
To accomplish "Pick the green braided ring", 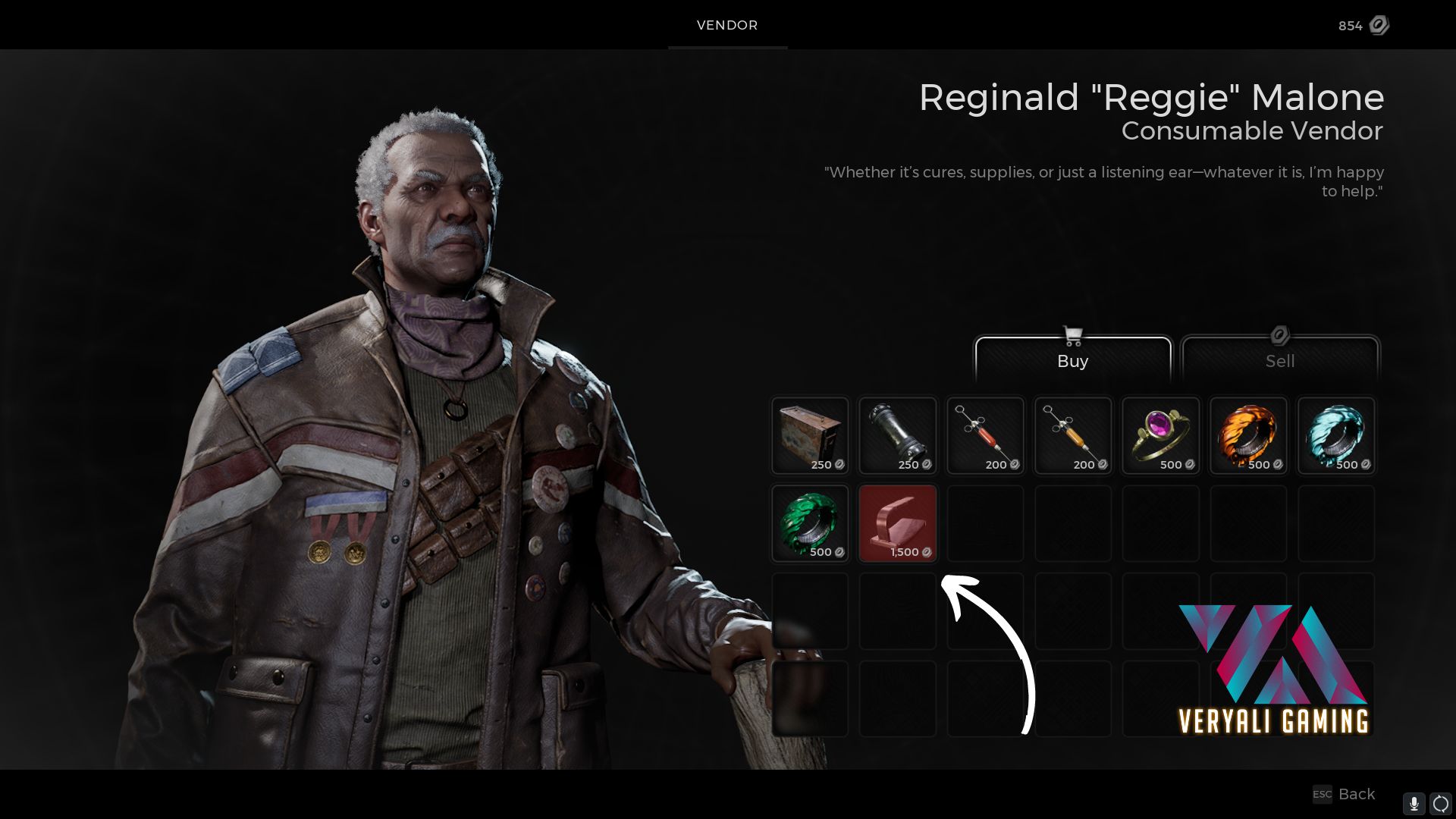I will coord(809,523).
